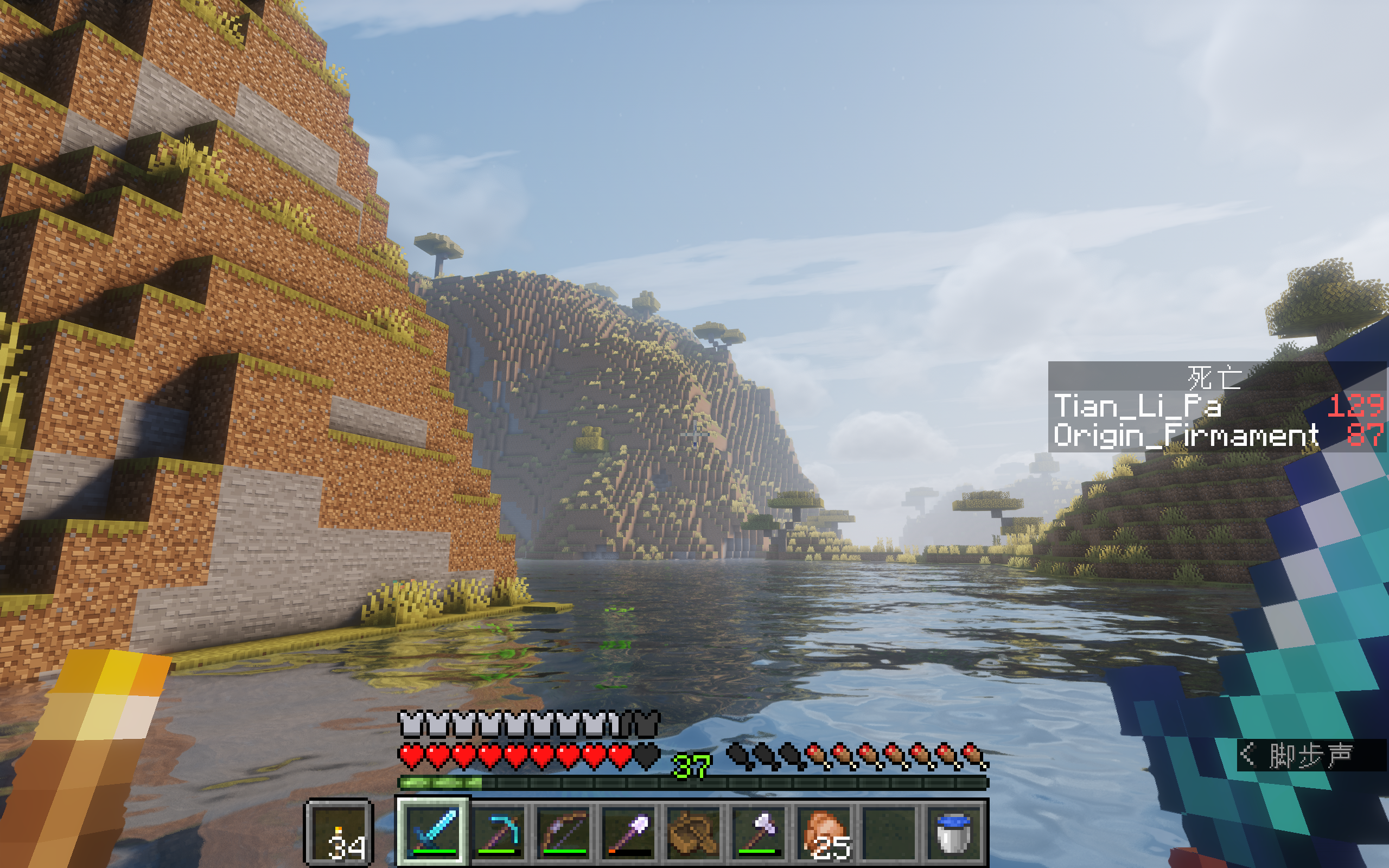Choose the bow in the hotbar
The width and height of the screenshot is (1389, 868).
tap(564, 831)
